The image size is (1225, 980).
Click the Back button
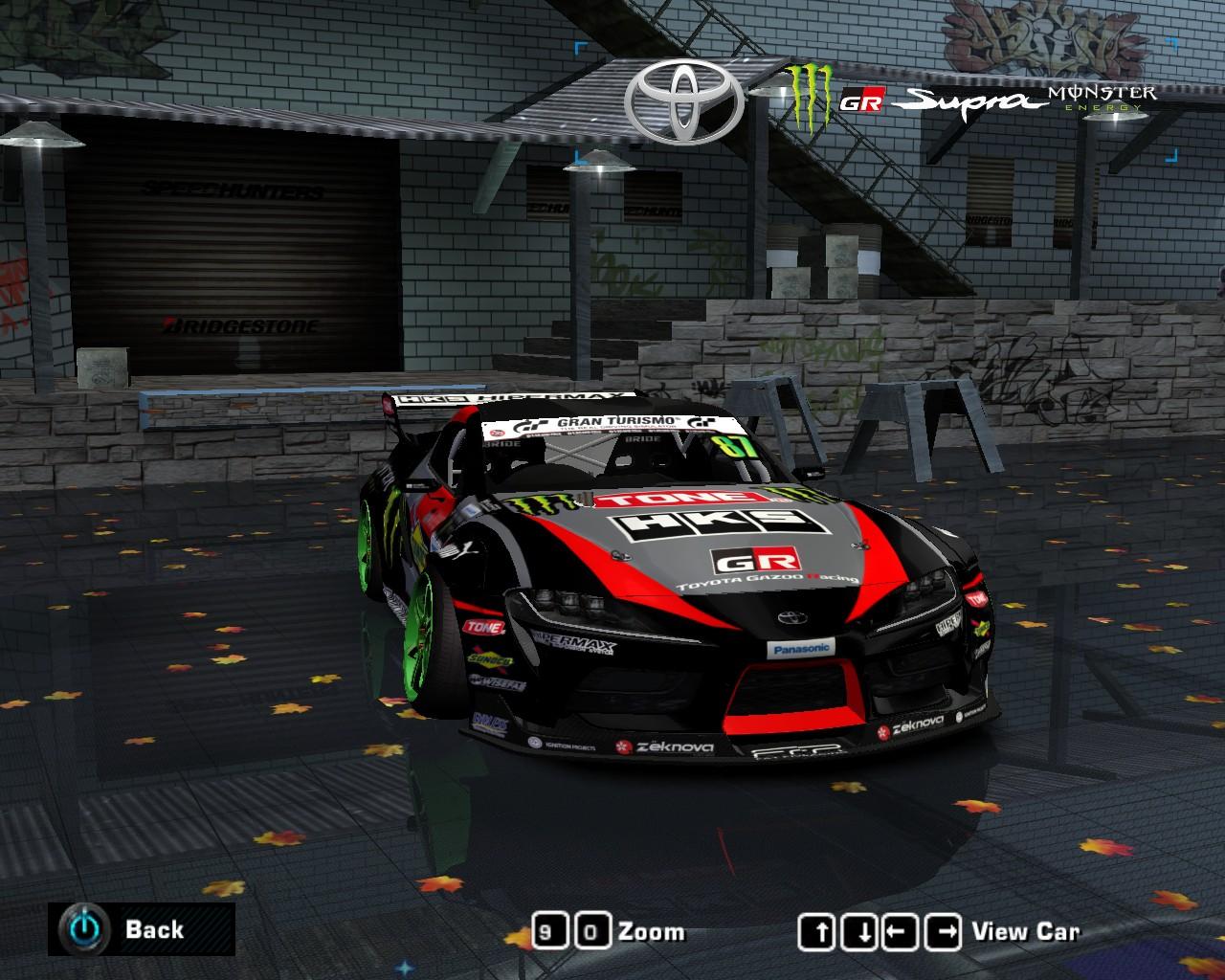[x=140, y=928]
